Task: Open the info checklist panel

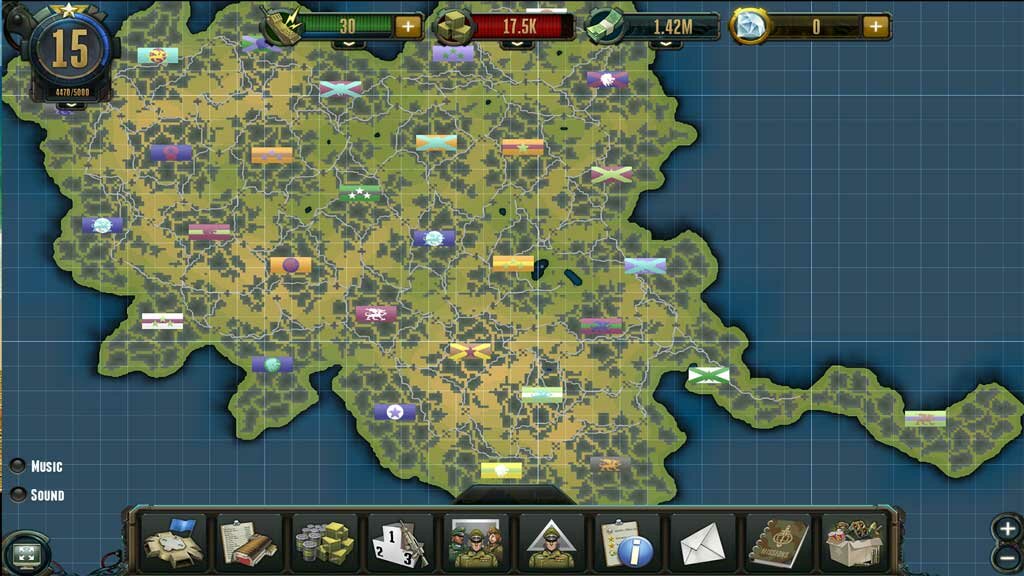Action: pyautogui.click(x=626, y=543)
